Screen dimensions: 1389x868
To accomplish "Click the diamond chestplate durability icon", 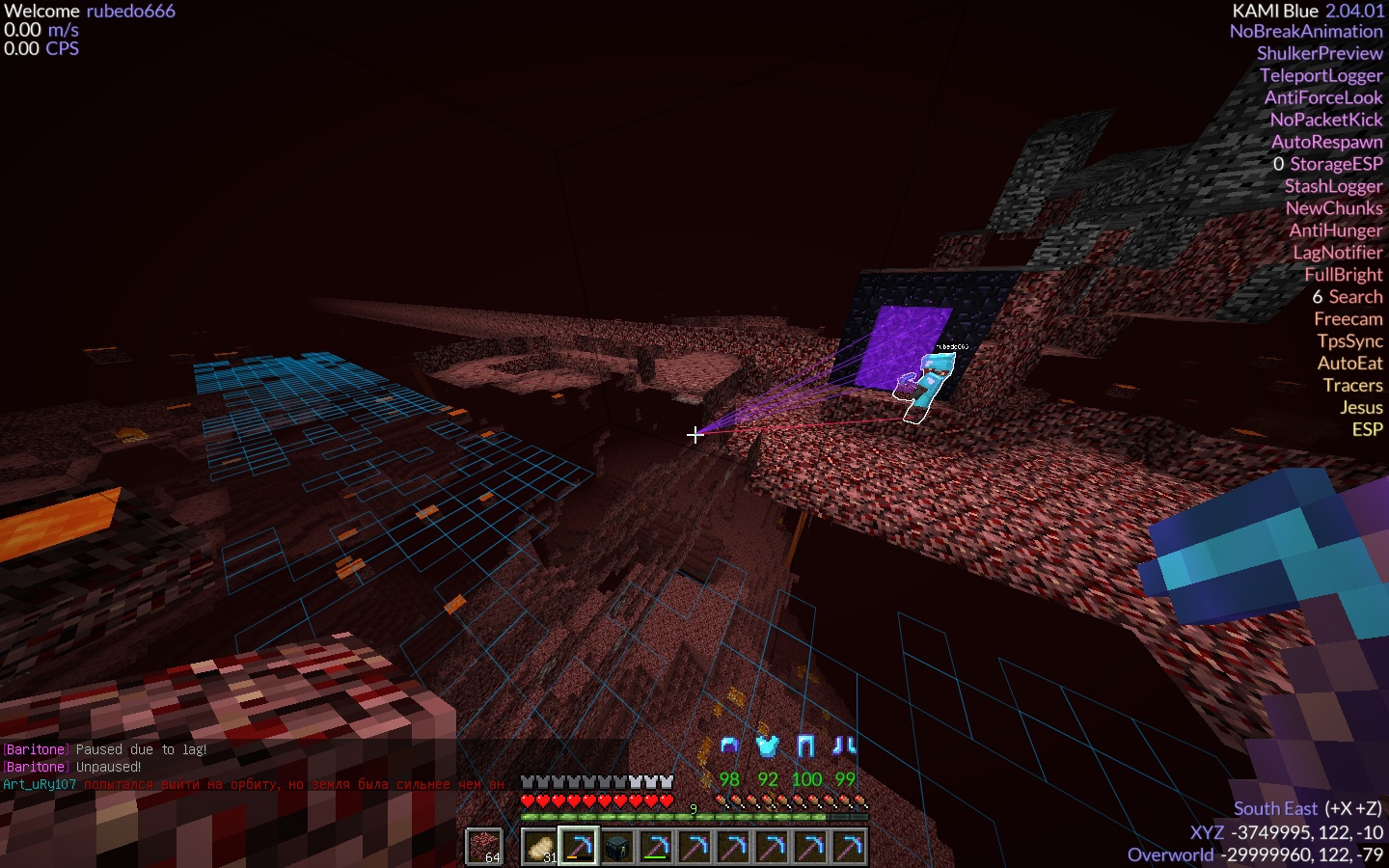I will point(768,746).
